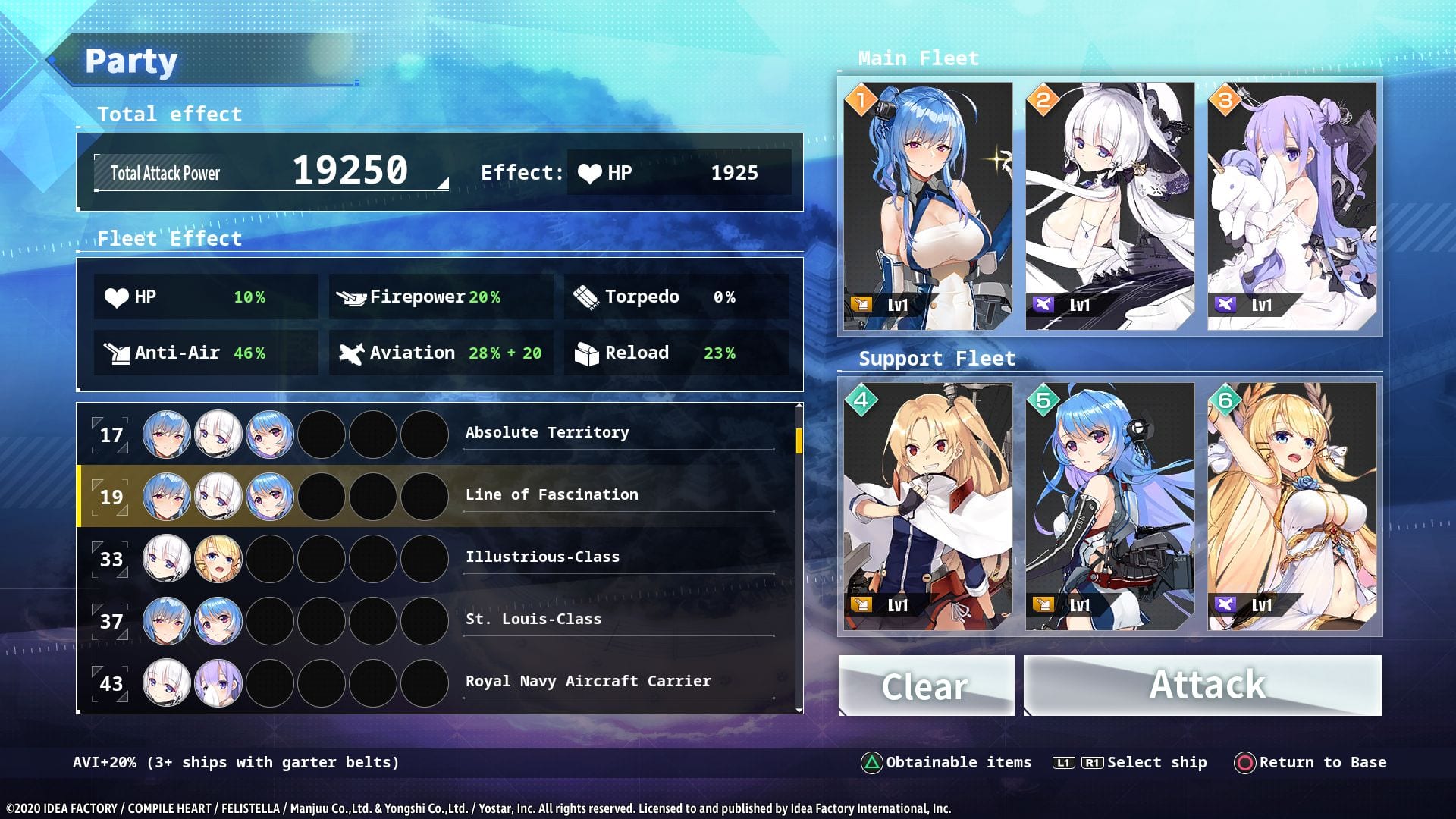The width and height of the screenshot is (1456, 819).
Task: Clear the current party selection
Action: point(926,686)
